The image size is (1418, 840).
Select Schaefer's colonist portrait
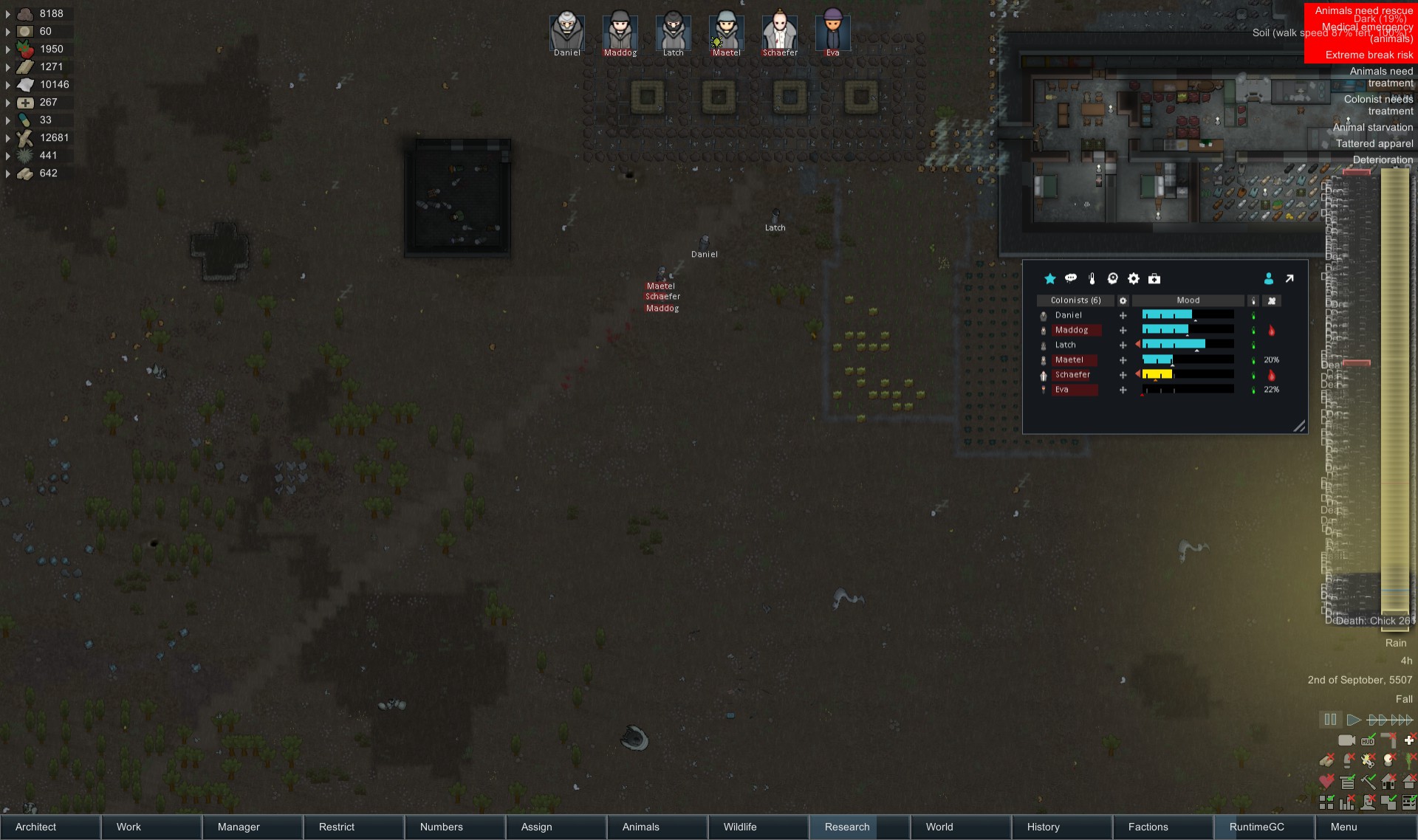pos(779,32)
